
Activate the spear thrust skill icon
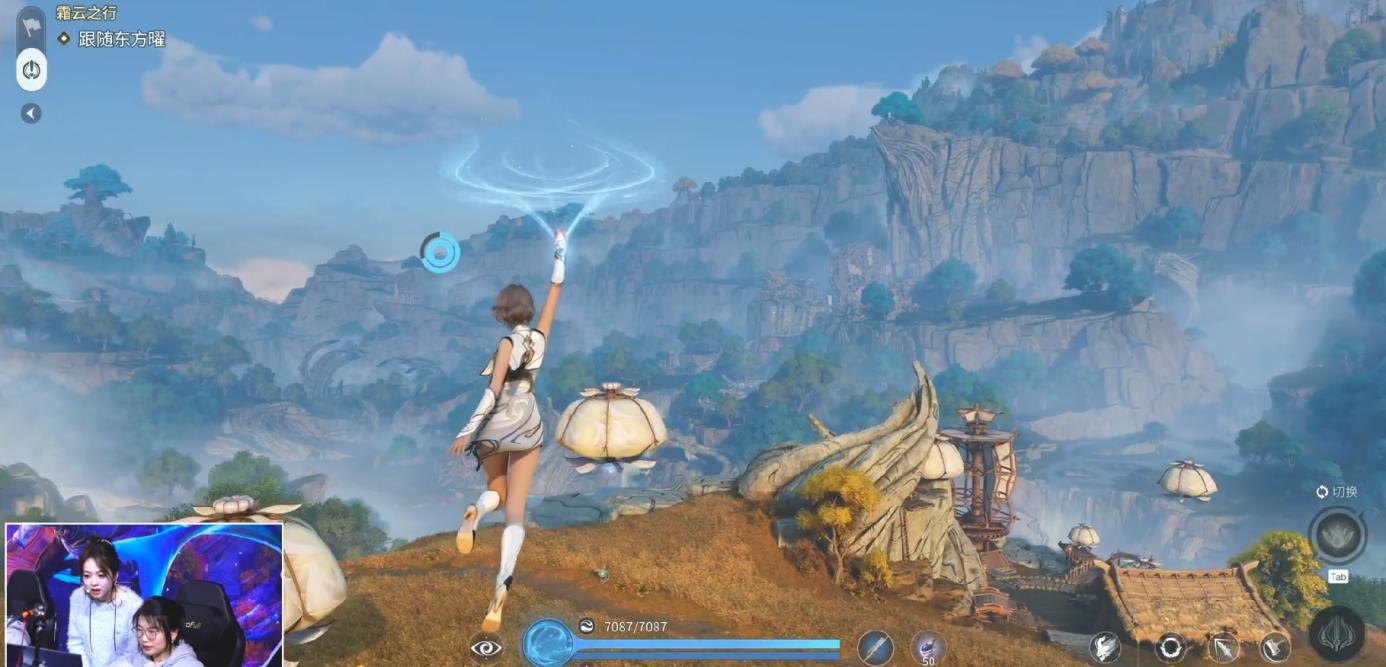1223,647
